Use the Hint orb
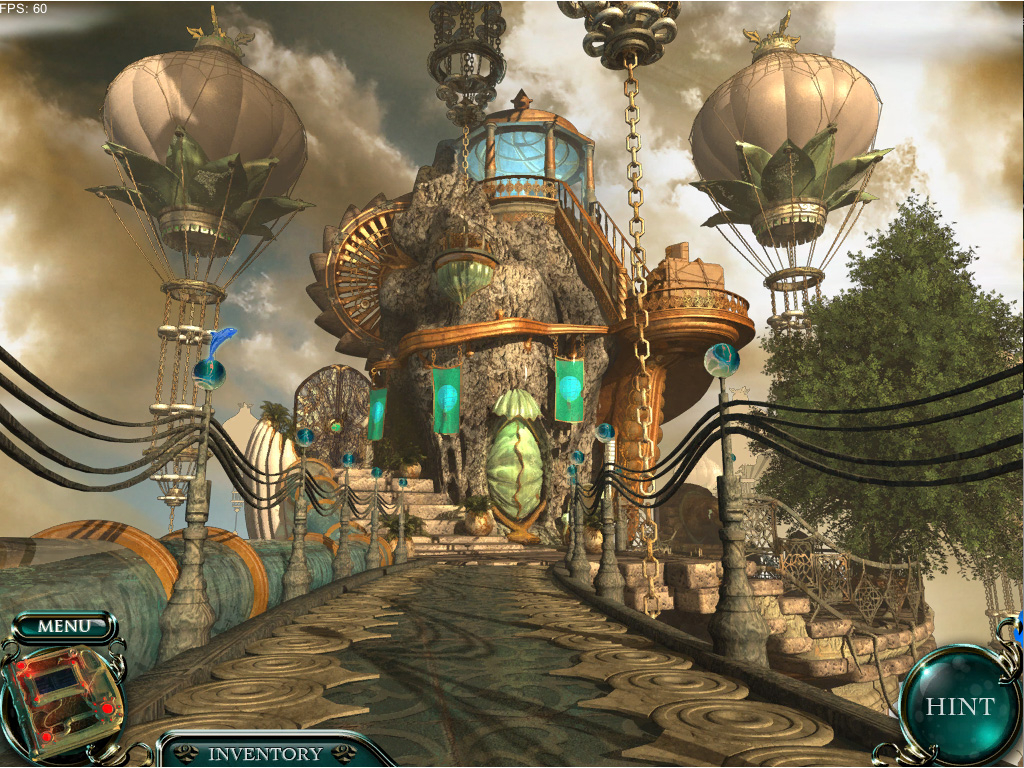 click(x=959, y=706)
